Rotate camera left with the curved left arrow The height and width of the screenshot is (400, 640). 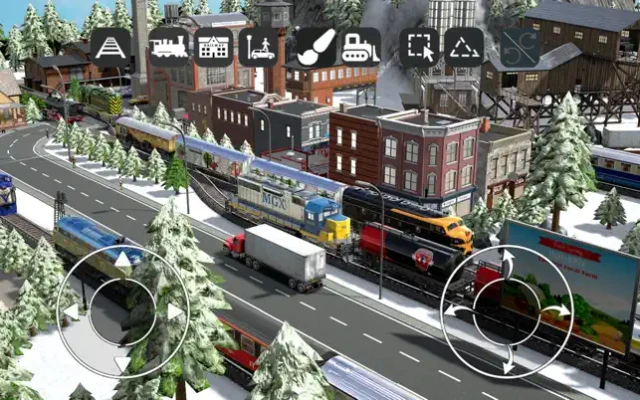[456, 311]
